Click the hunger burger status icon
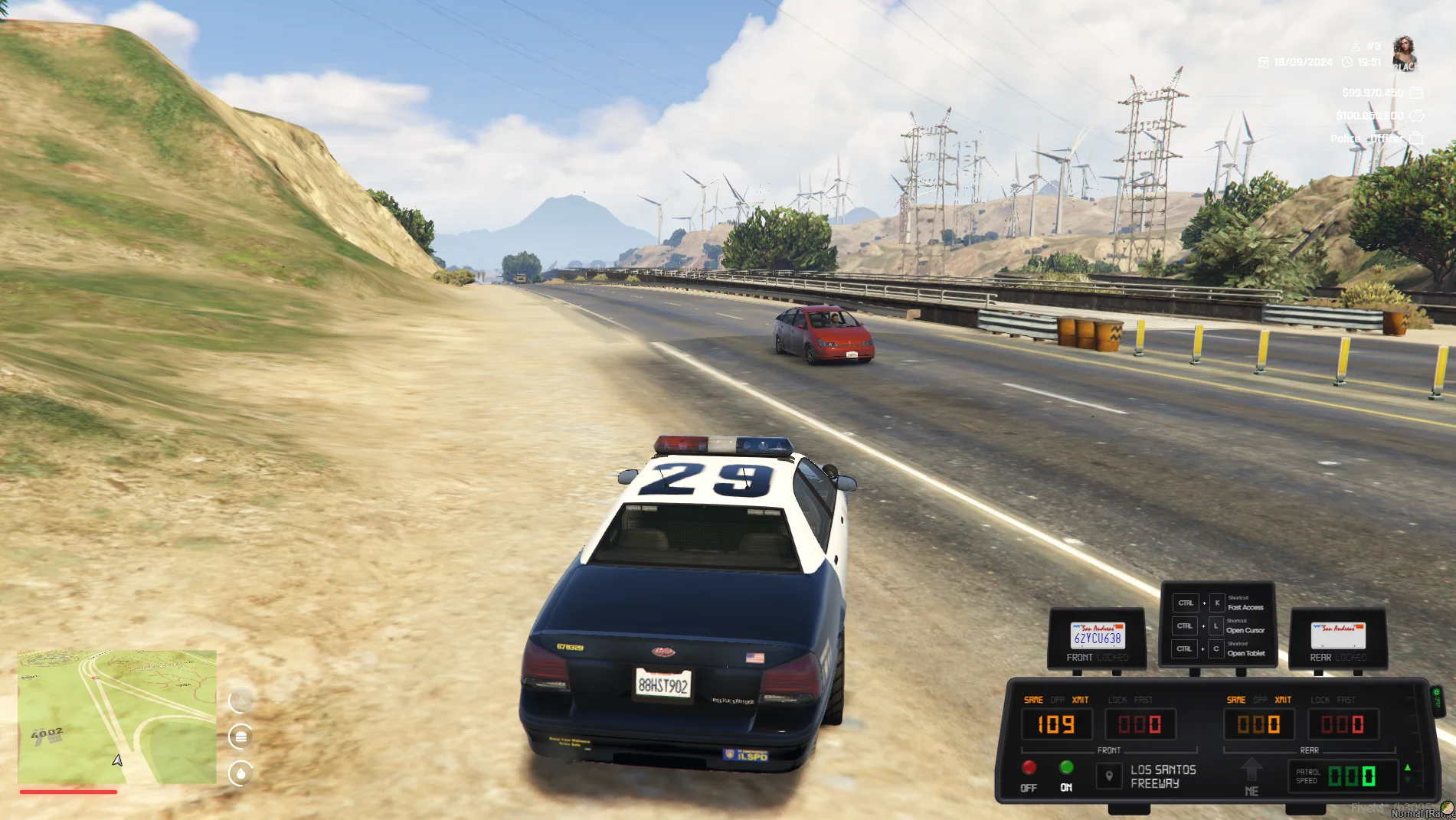Screen dimensions: 1456x820 point(240,737)
